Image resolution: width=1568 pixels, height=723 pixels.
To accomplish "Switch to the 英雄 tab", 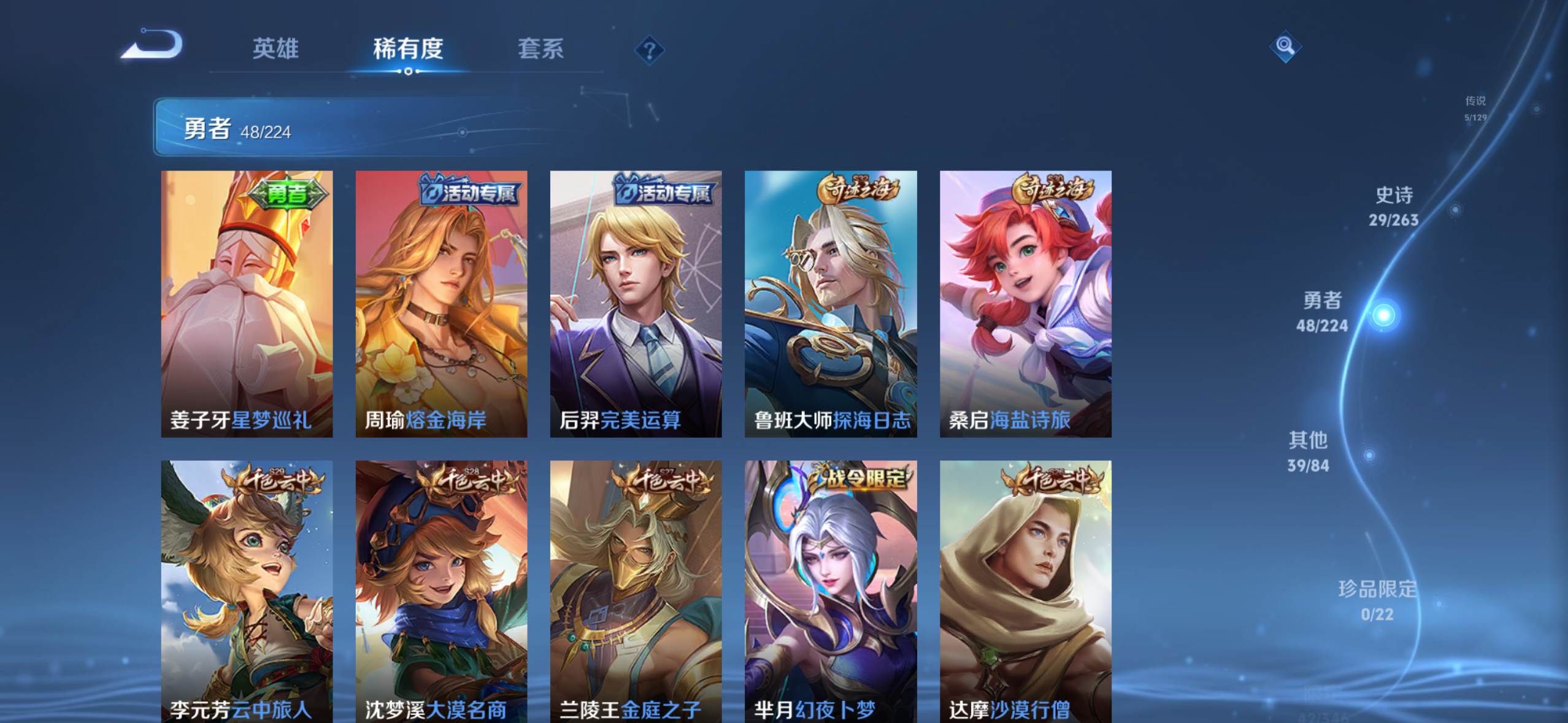I will pos(275,48).
